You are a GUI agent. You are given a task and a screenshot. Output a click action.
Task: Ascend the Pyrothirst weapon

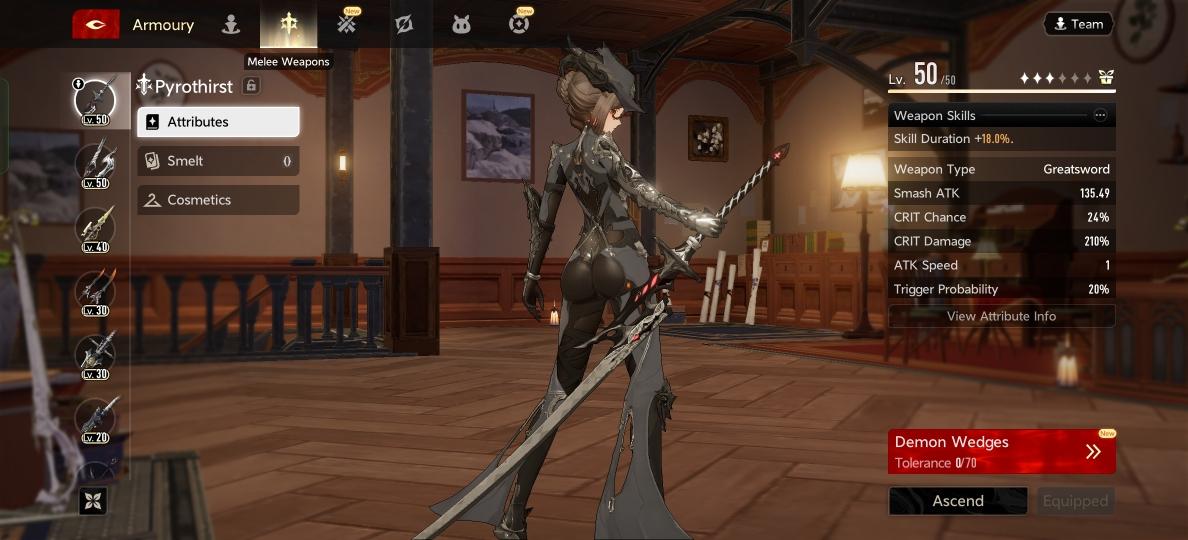click(x=958, y=501)
